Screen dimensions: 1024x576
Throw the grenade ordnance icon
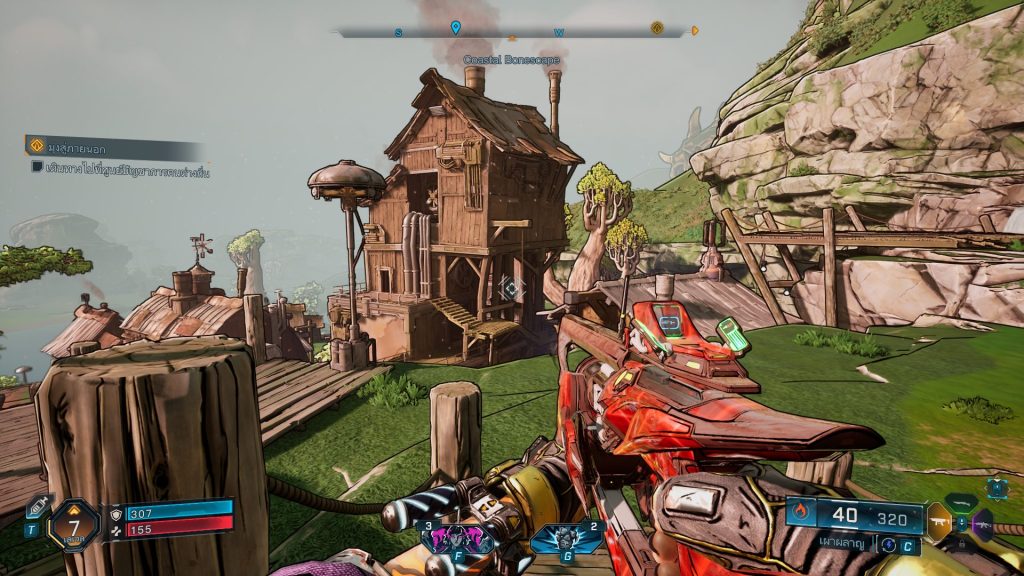[x=565, y=538]
